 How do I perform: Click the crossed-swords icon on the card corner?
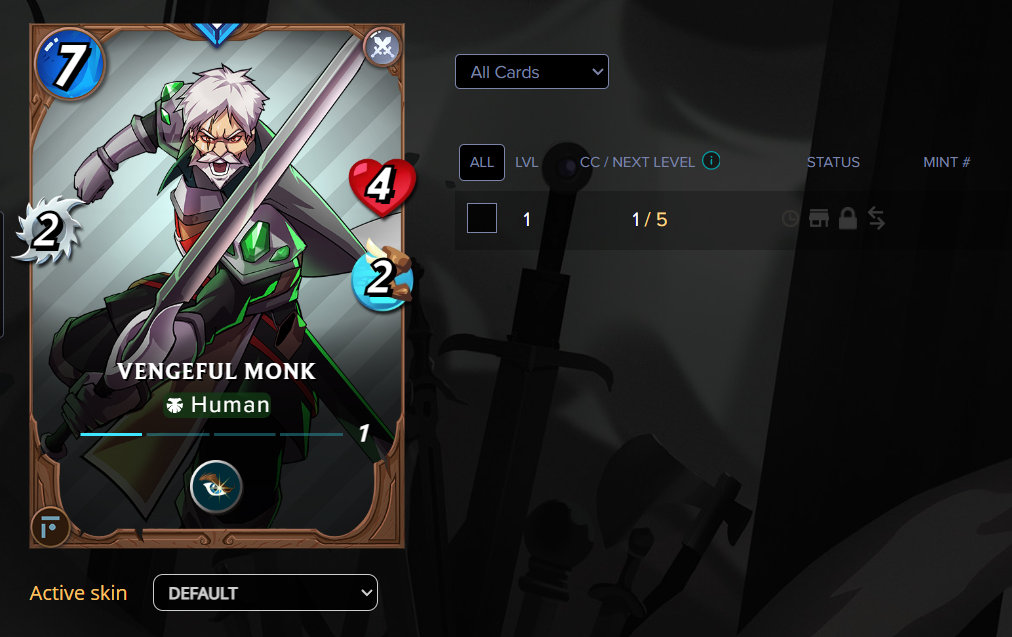(x=382, y=47)
